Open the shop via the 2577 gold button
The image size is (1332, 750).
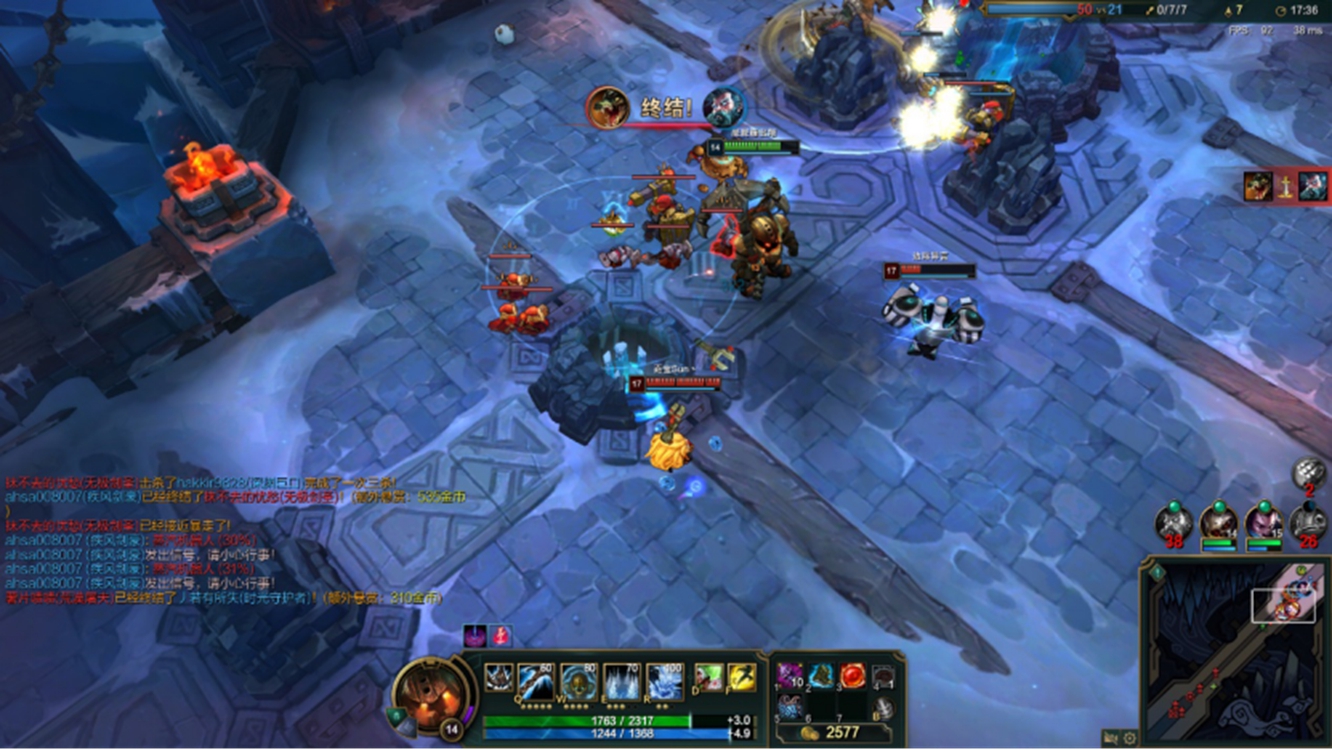point(838,733)
